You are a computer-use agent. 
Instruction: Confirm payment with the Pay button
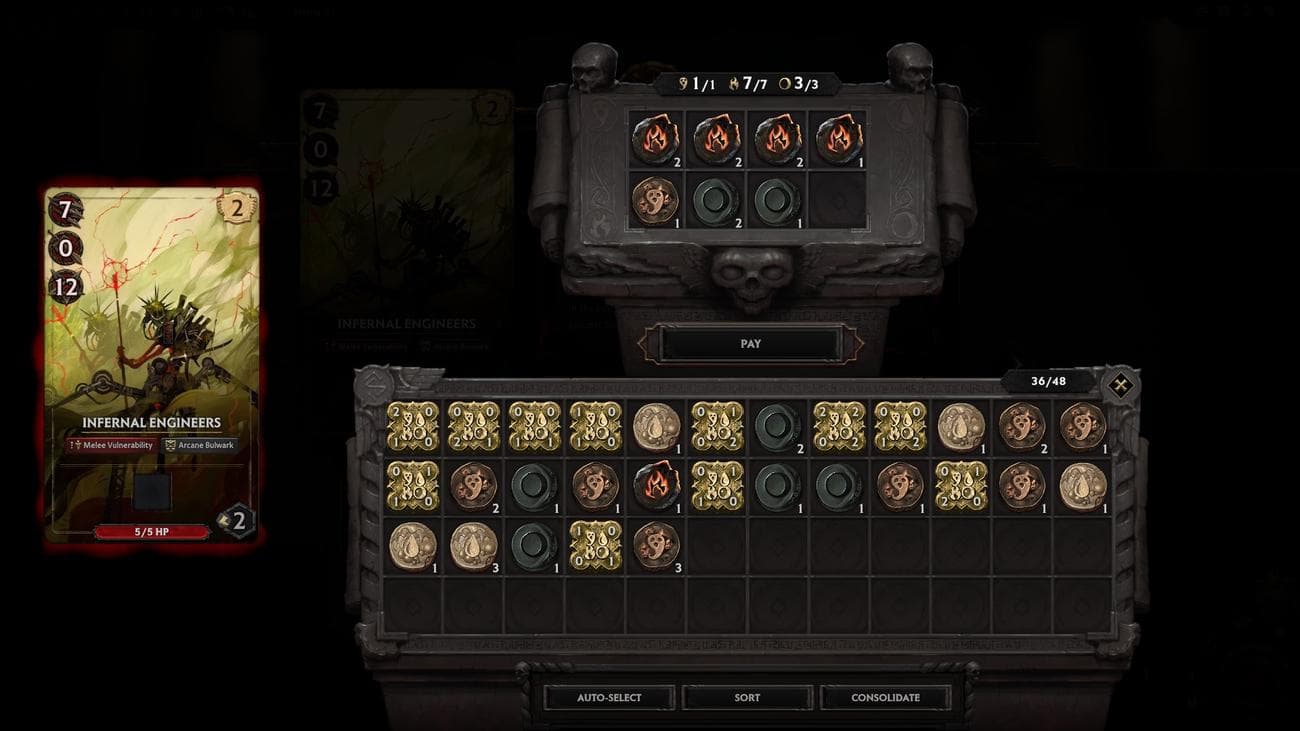[x=751, y=344]
